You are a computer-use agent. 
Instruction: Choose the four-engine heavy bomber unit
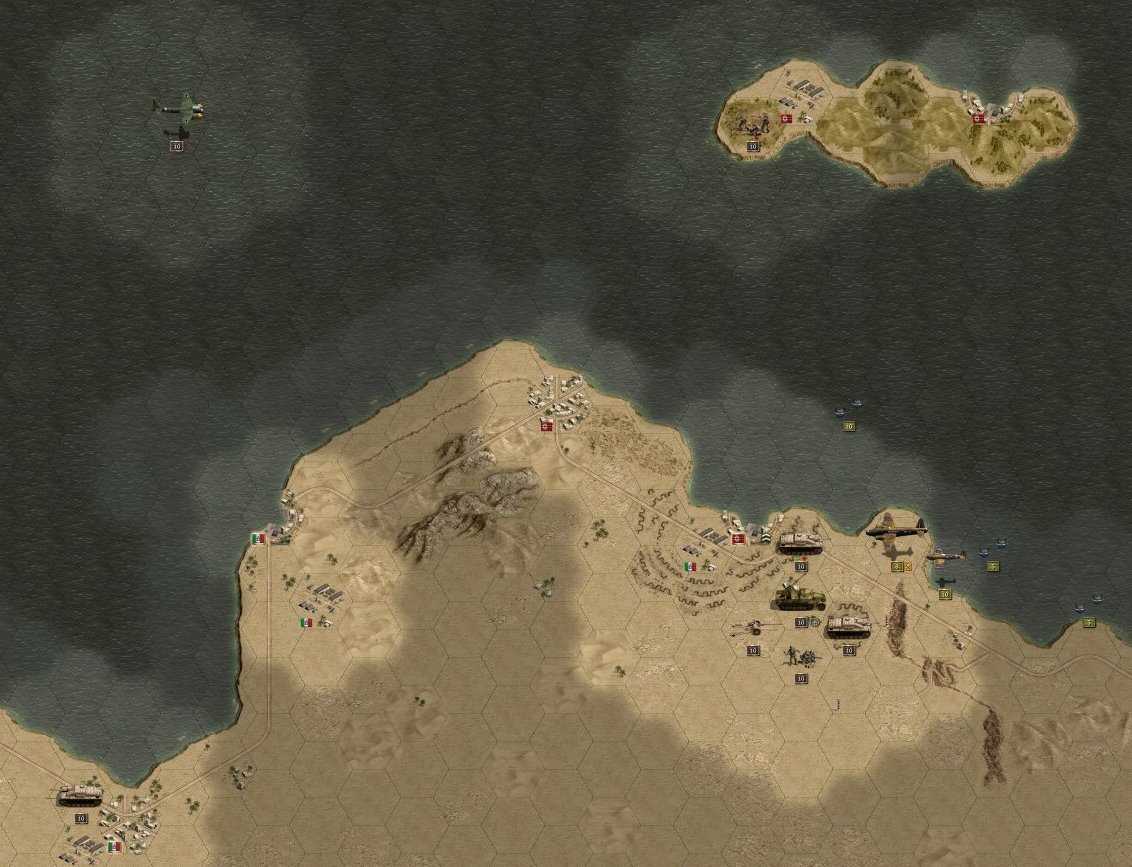[896, 529]
